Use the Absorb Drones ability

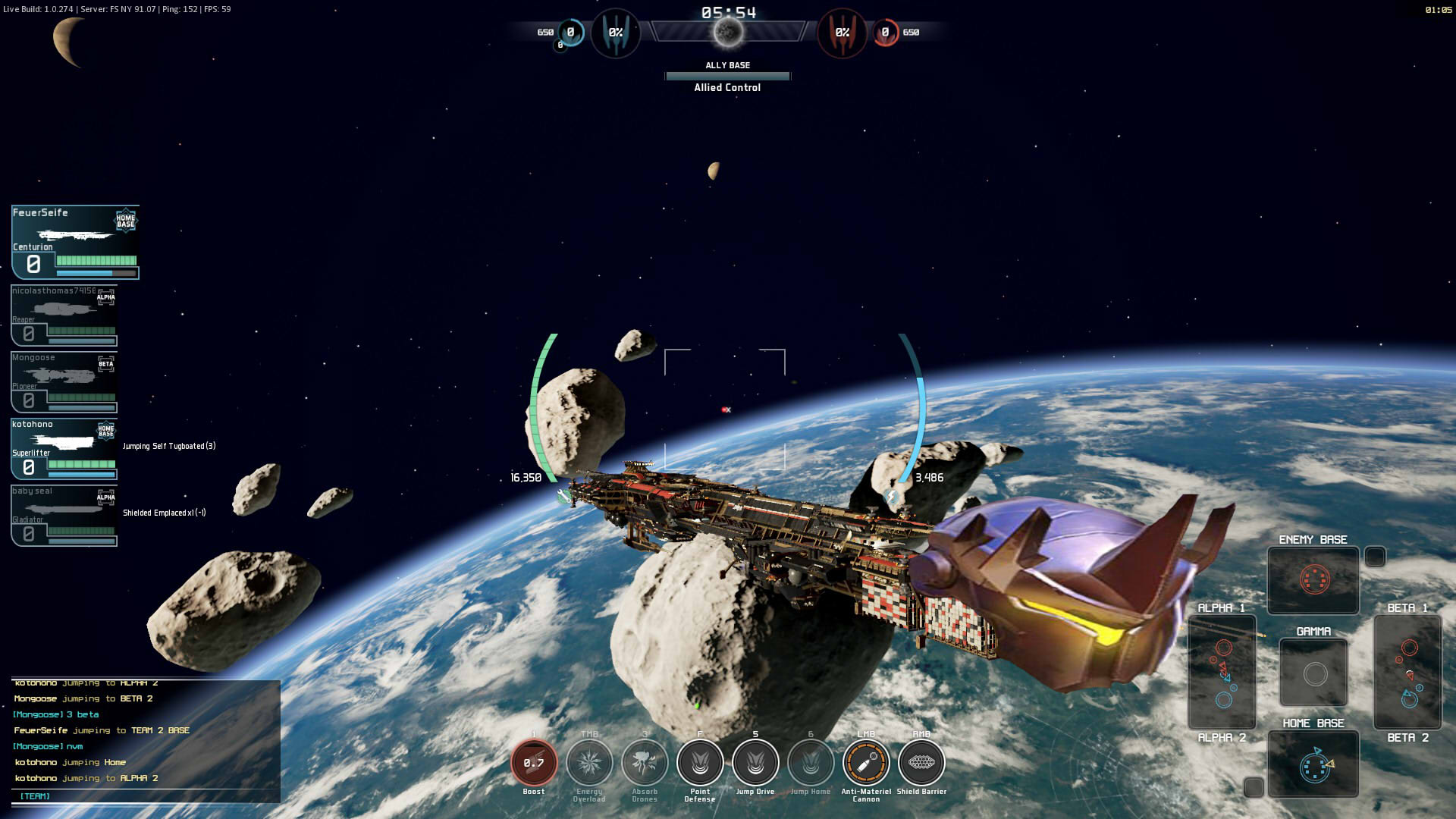coord(645,763)
